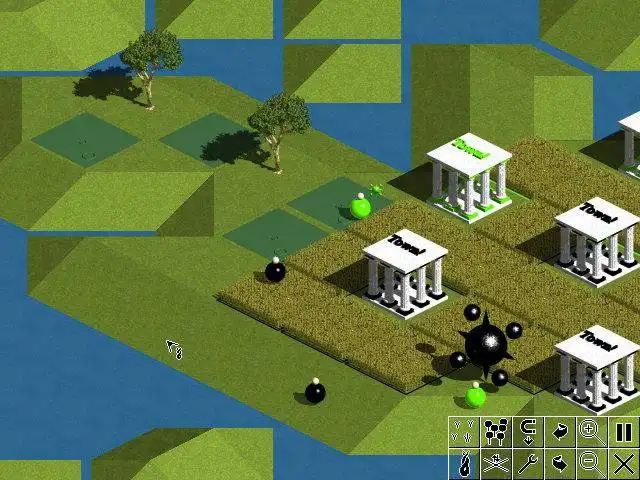
Task: Click the upper rotate-view arrow icon
Action: (559, 432)
